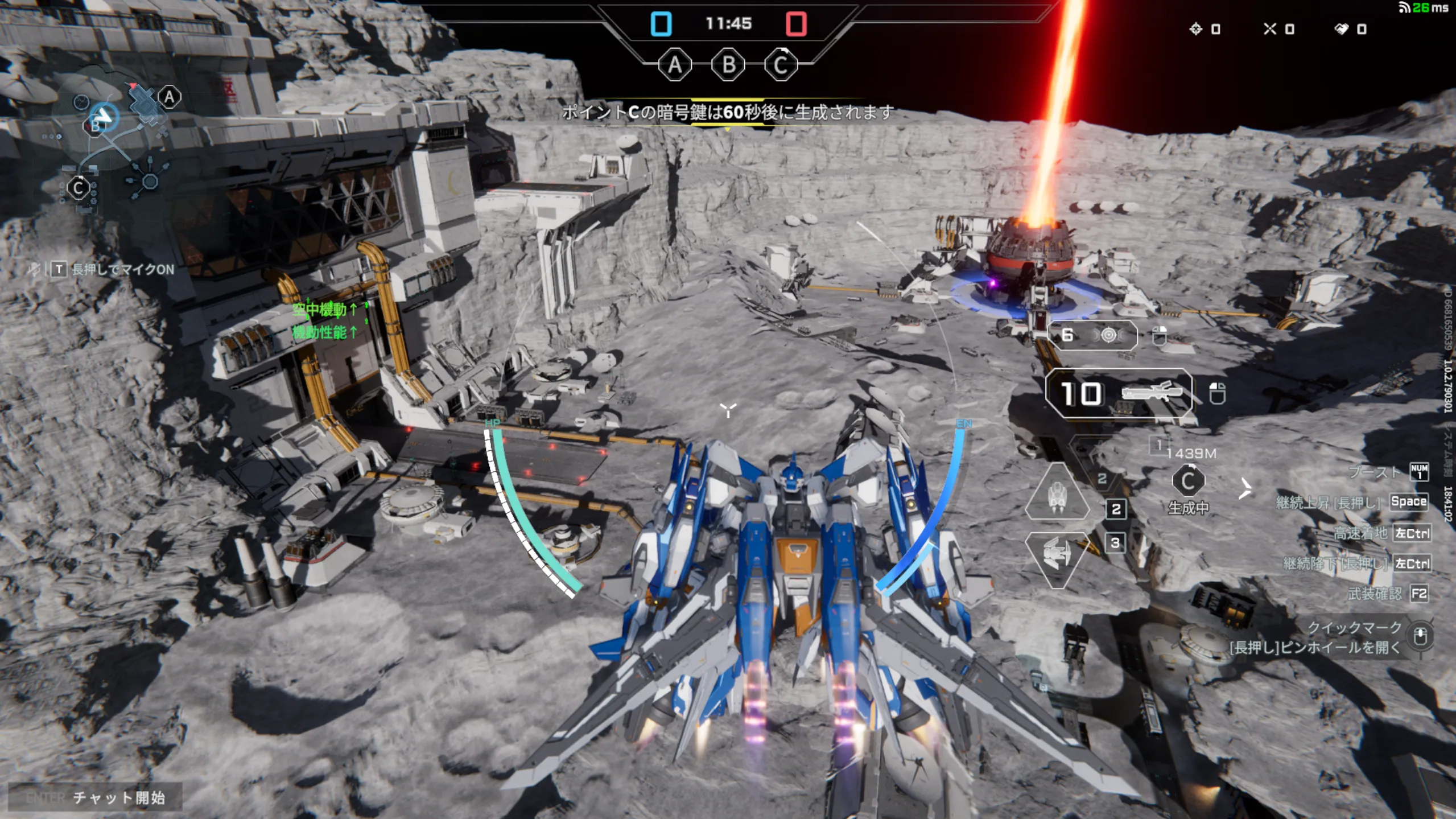Click the point C objective indicator at top
Viewport: 1456px width, 819px height.
coord(781,65)
